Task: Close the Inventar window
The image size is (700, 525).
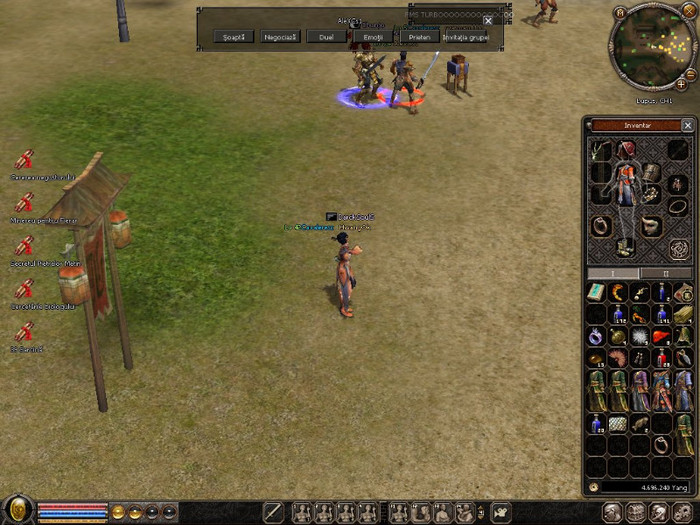Action: [x=687, y=126]
